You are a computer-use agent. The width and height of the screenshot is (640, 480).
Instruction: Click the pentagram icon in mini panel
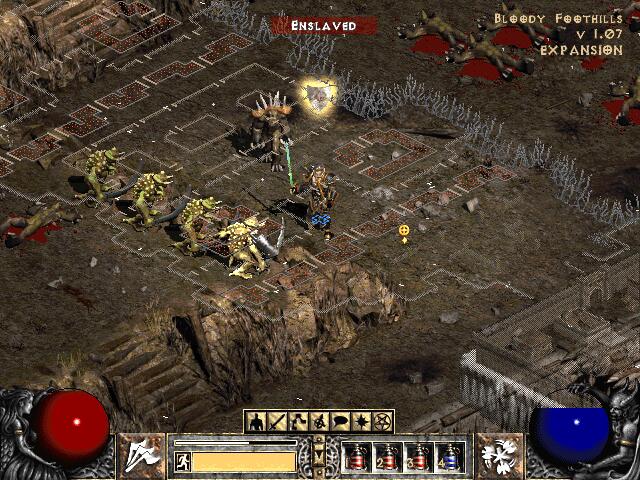[x=382, y=422]
